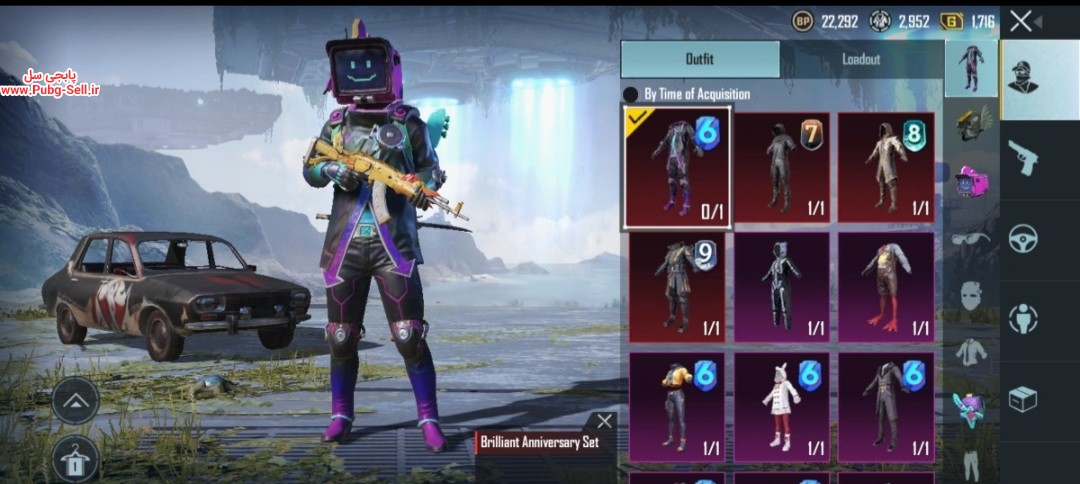Show the pink monitor headgear subcategory
Viewport: 1080px width, 484px height.
click(x=972, y=181)
